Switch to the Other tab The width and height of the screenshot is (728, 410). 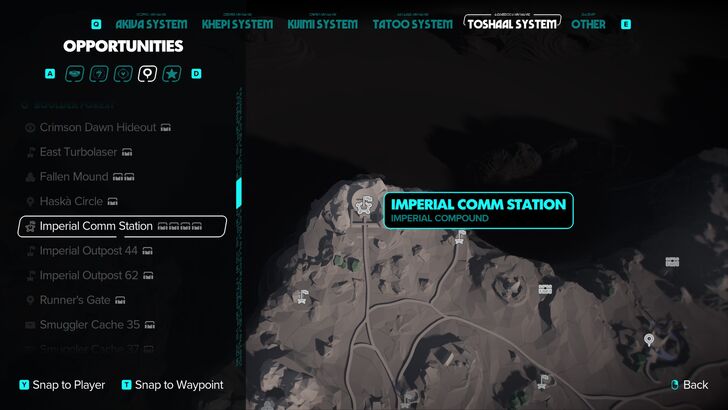tap(588, 23)
